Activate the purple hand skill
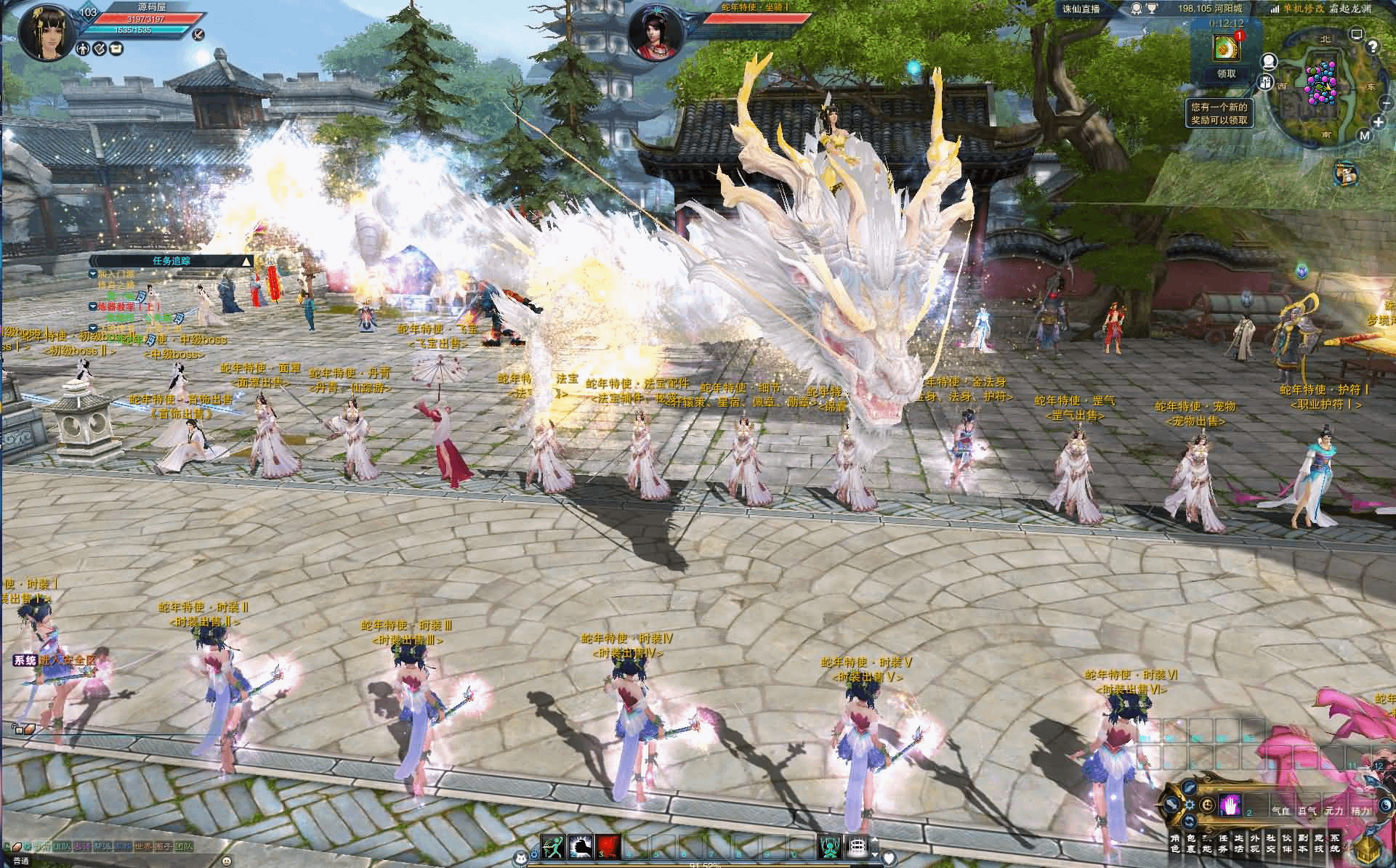Viewport: 1396px width, 868px height. pos(1230,806)
